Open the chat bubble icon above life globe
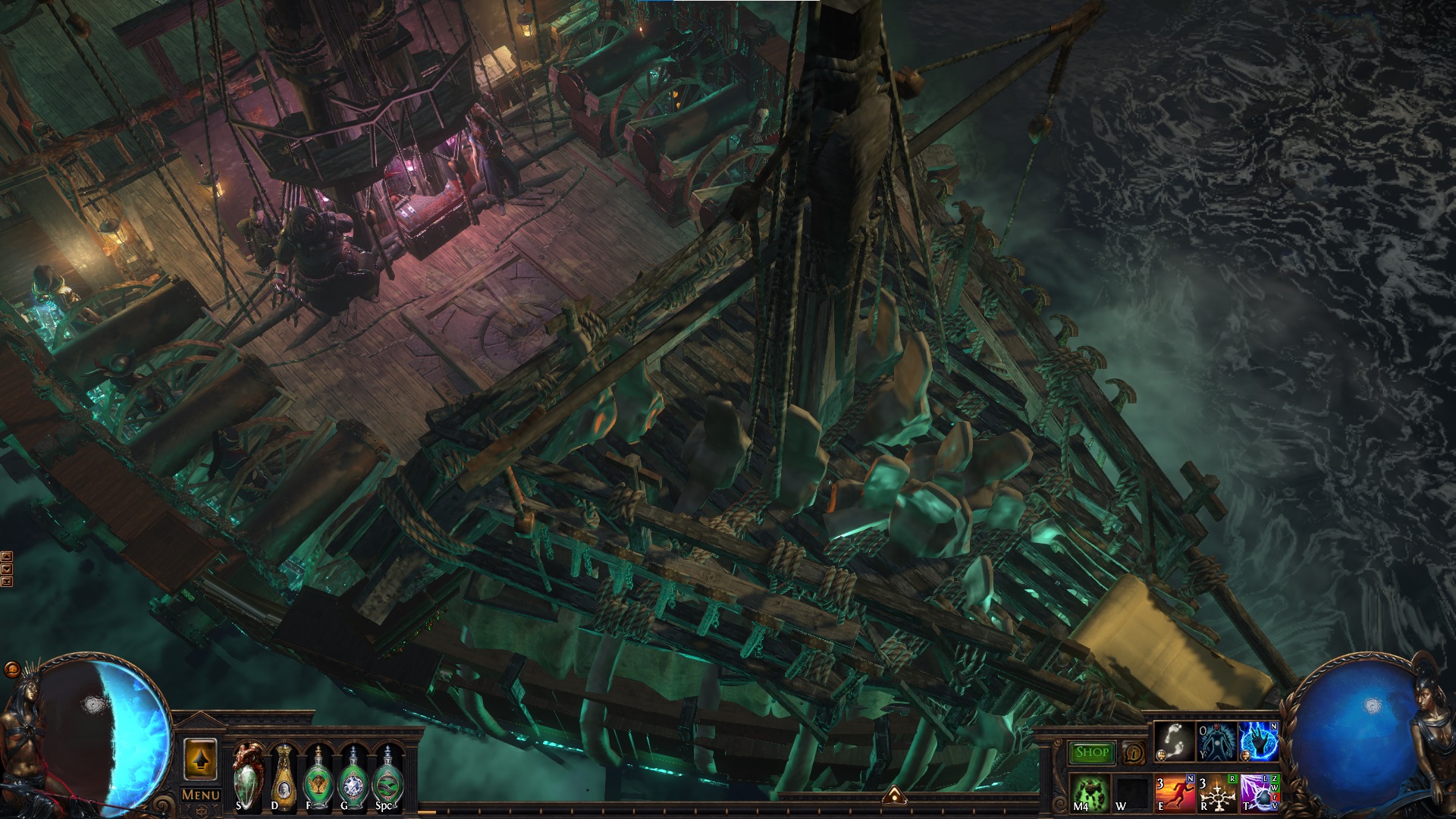This screenshot has height=819, width=1456. coord(11,670)
